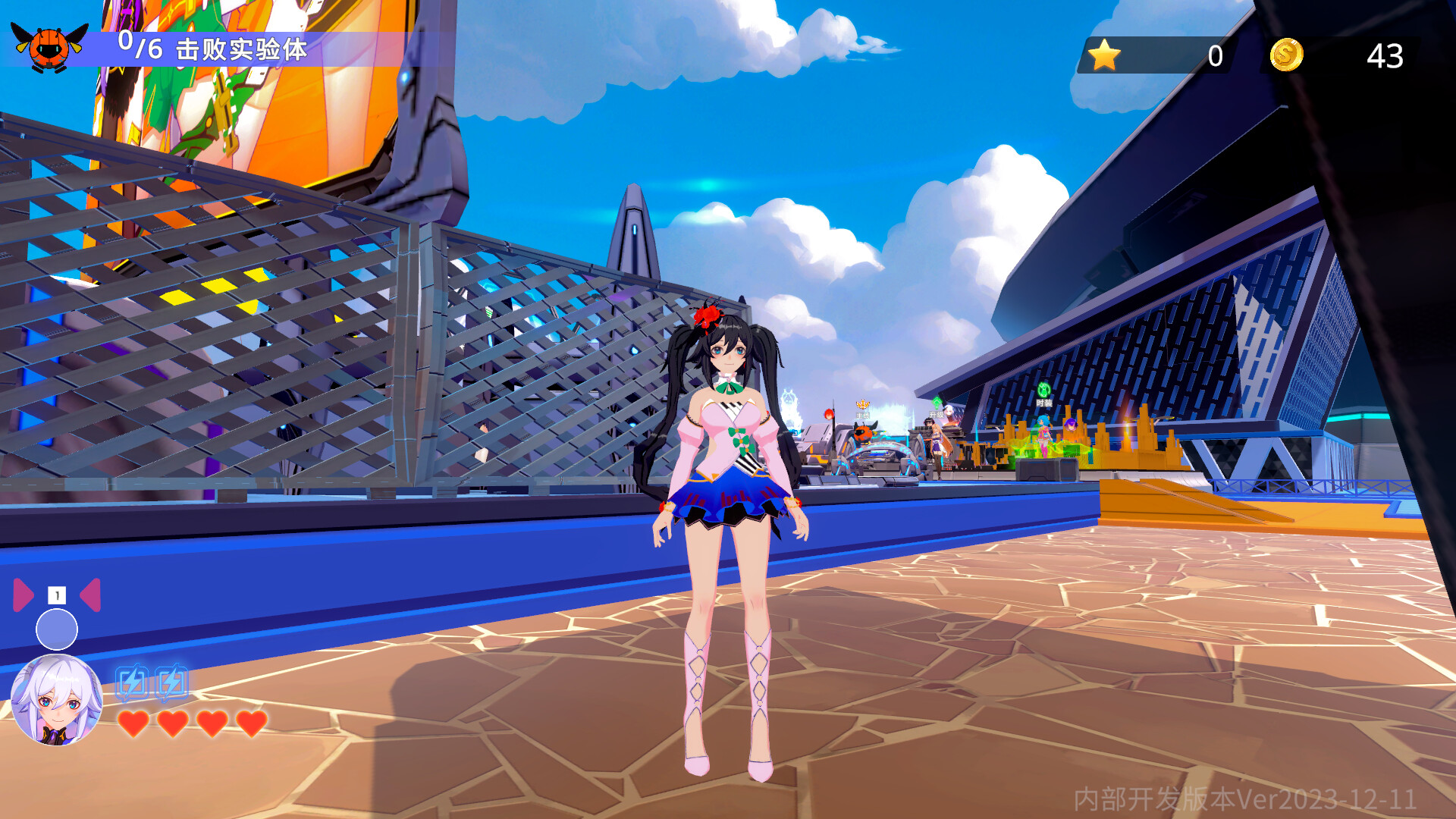The image size is (1456, 819).
Task: Click the 升级 green upgrade arrow marker
Action: coord(937,402)
